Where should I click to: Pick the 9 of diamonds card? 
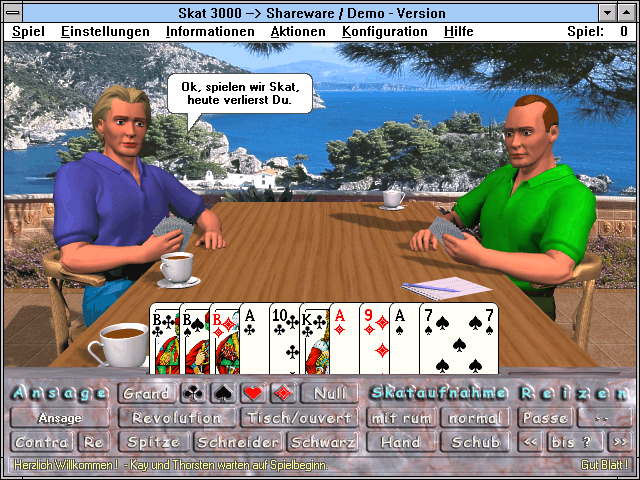point(374,340)
